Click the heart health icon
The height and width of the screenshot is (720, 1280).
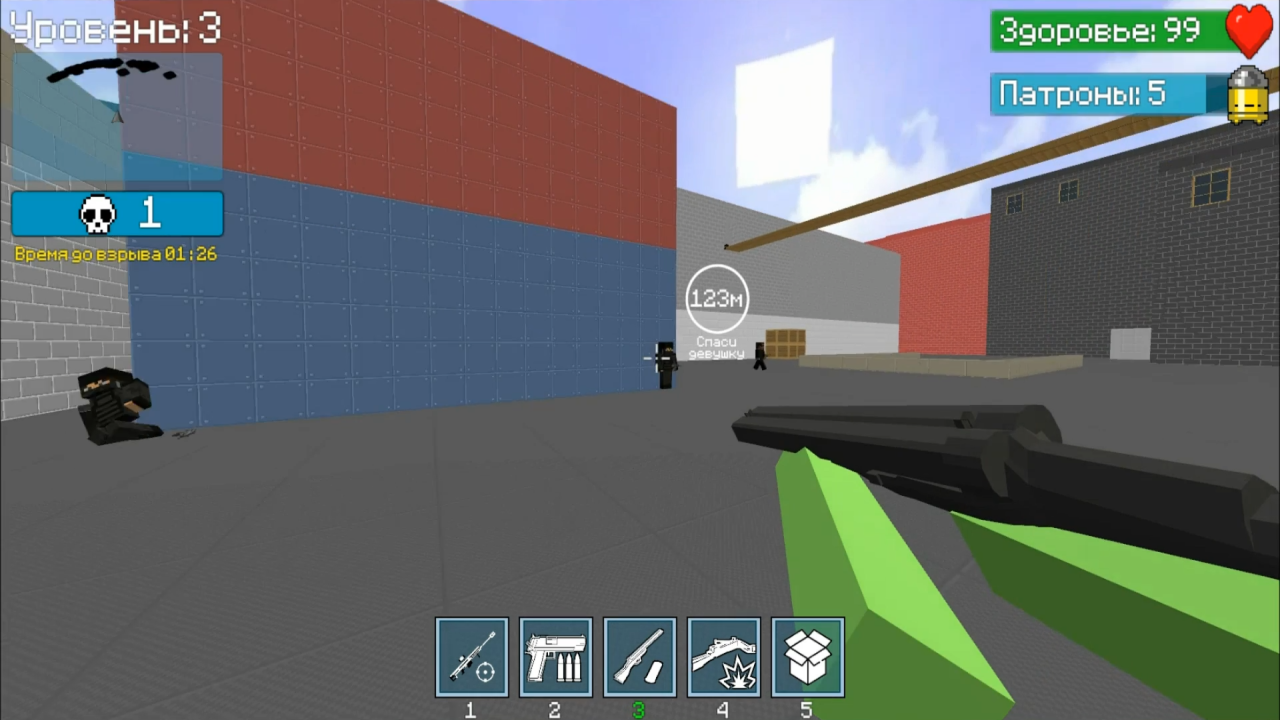[x=1248, y=31]
